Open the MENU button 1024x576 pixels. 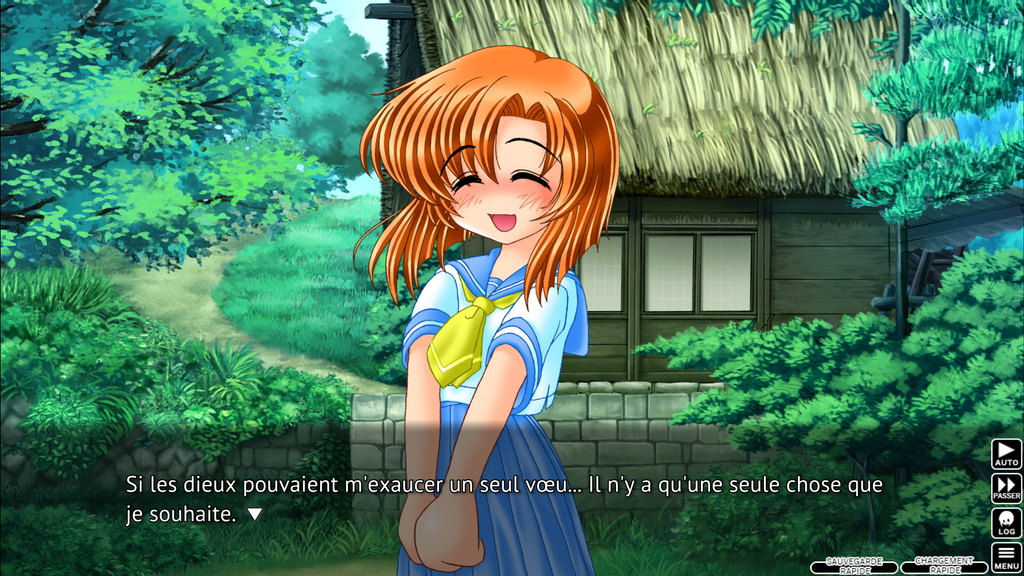[1006, 557]
